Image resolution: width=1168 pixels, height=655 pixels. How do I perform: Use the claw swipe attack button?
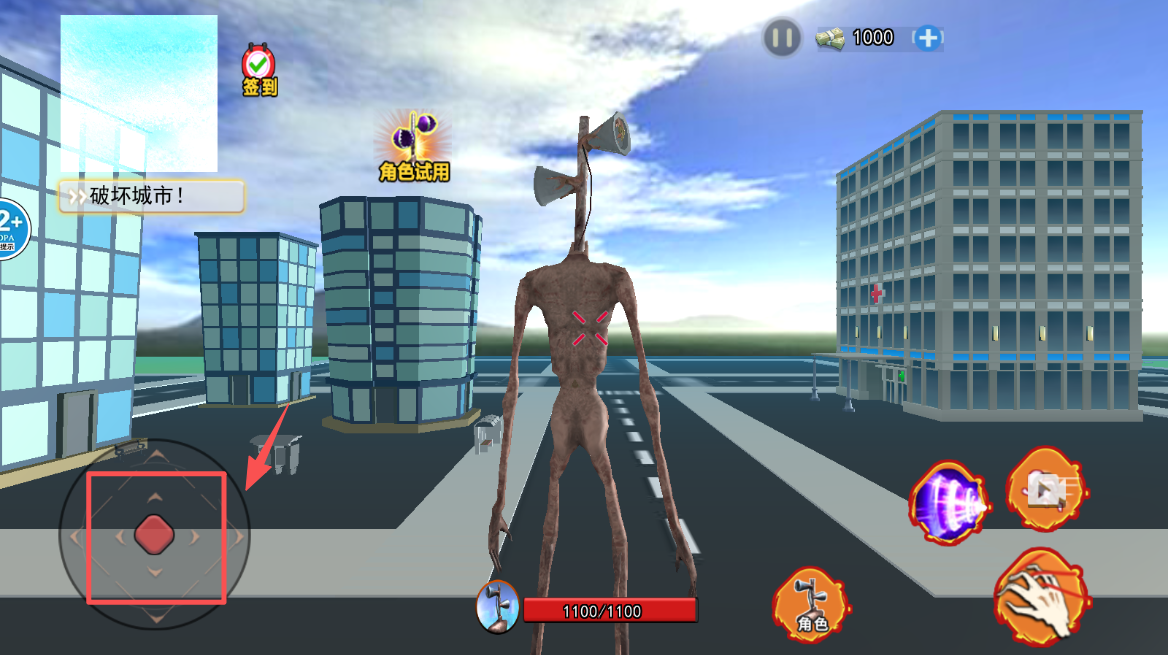tap(1041, 596)
